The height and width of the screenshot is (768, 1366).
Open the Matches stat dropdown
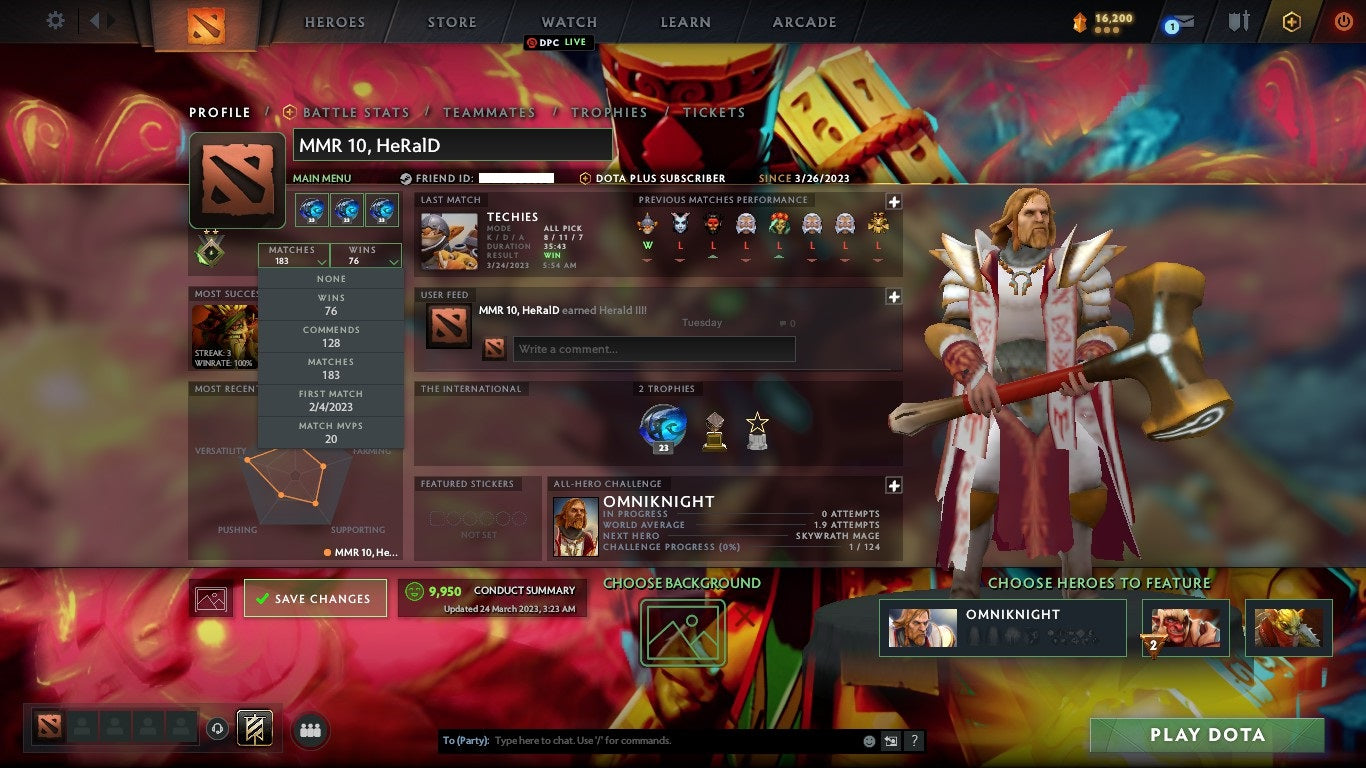(x=293, y=255)
